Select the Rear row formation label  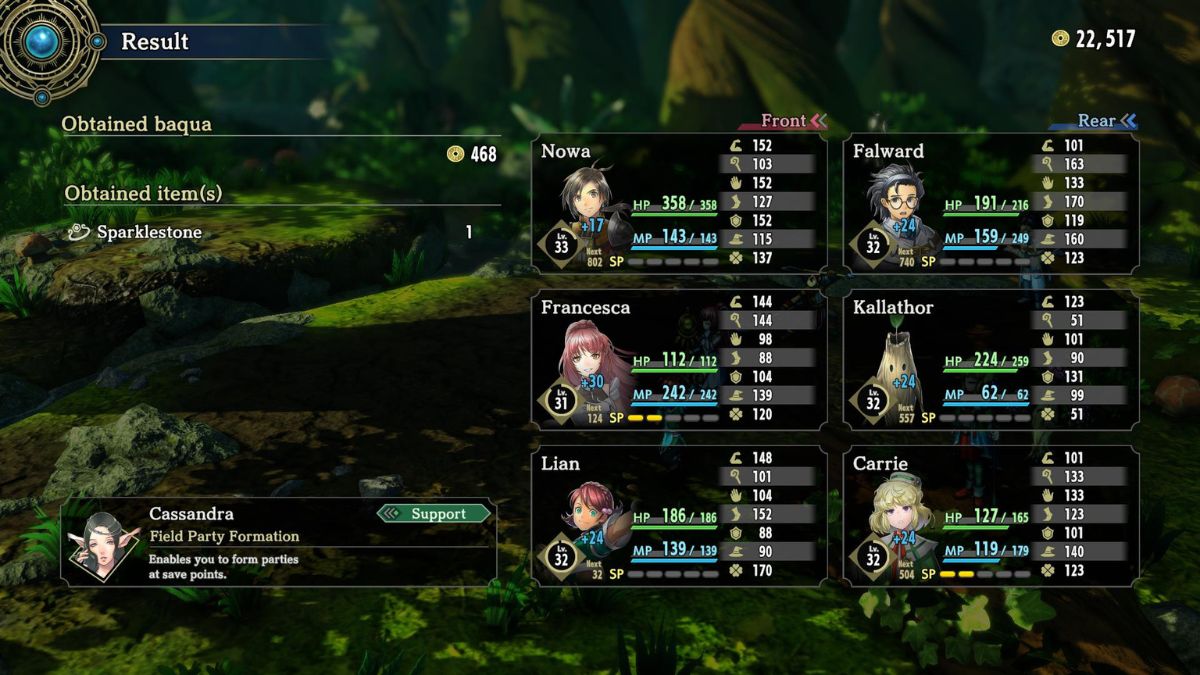click(1098, 121)
